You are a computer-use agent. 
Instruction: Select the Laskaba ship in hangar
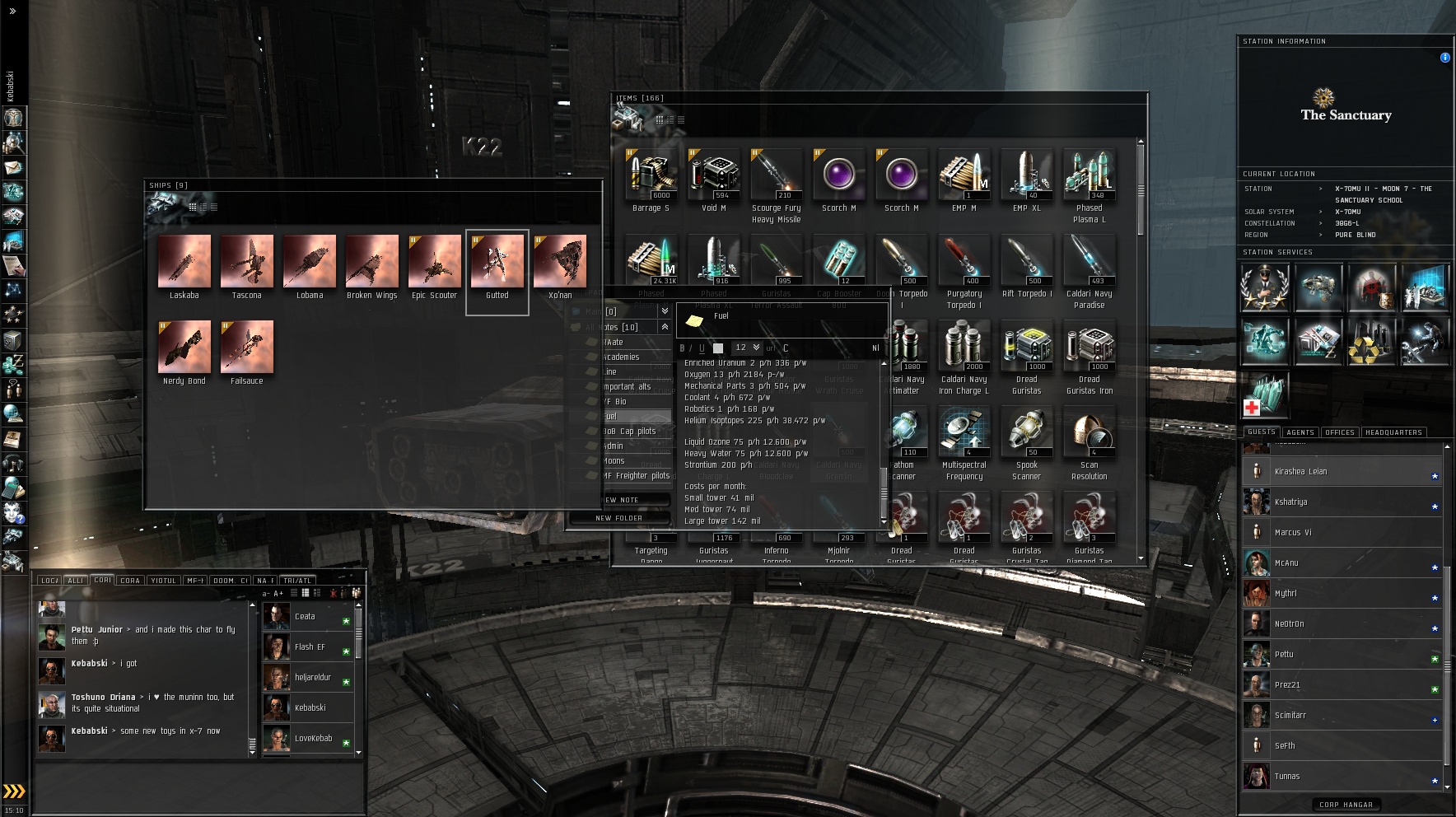tap(184, 262)
